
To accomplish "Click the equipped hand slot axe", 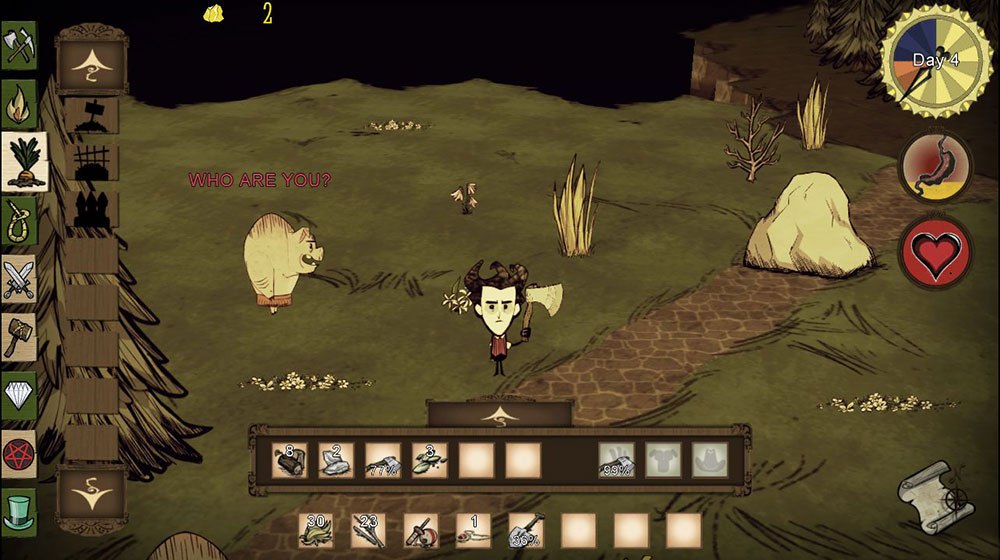I will pos(617,459).
